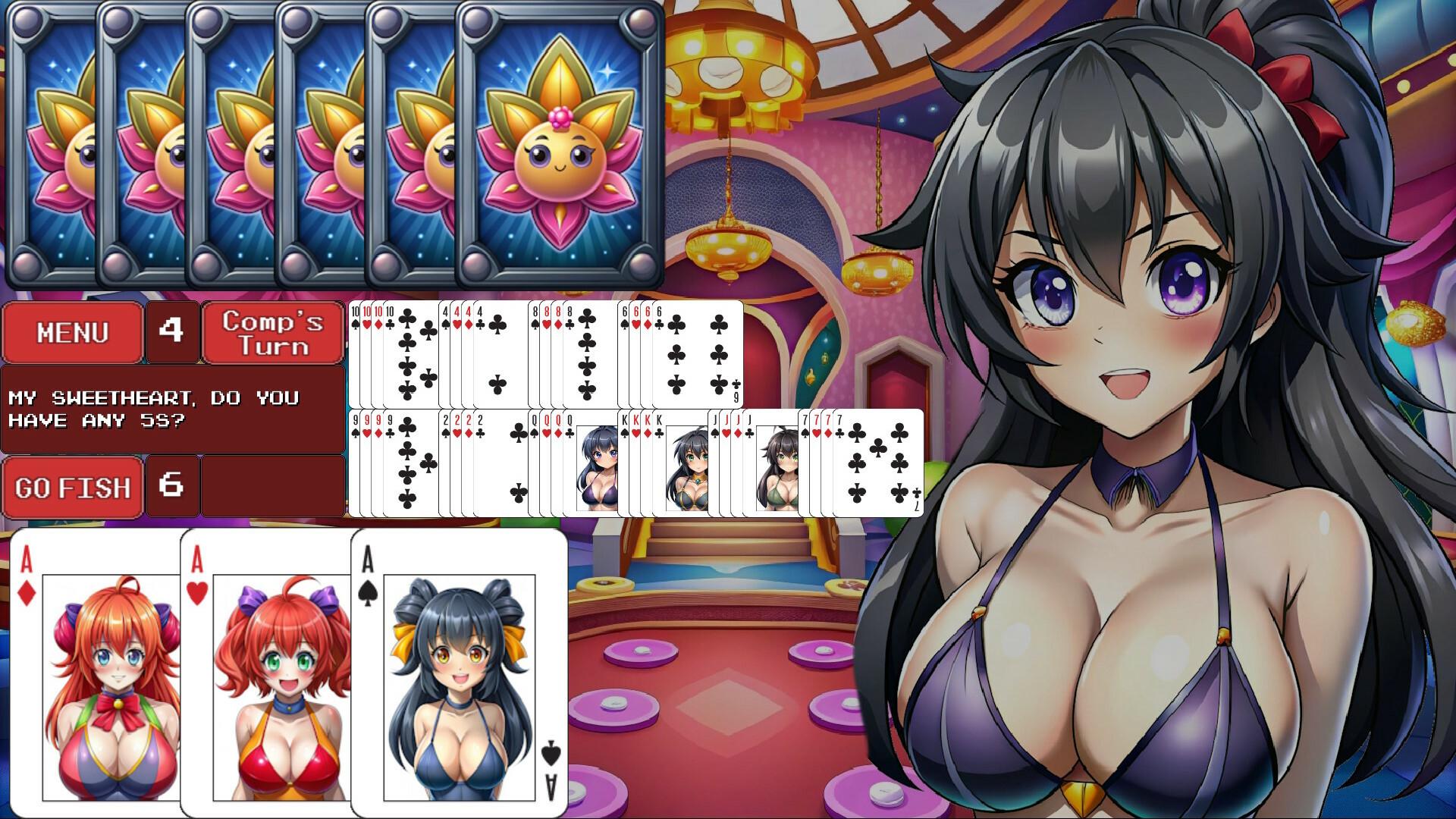Click the Comp's Turn indicator
1456x819 pixels.
click(x=272, y=331)
